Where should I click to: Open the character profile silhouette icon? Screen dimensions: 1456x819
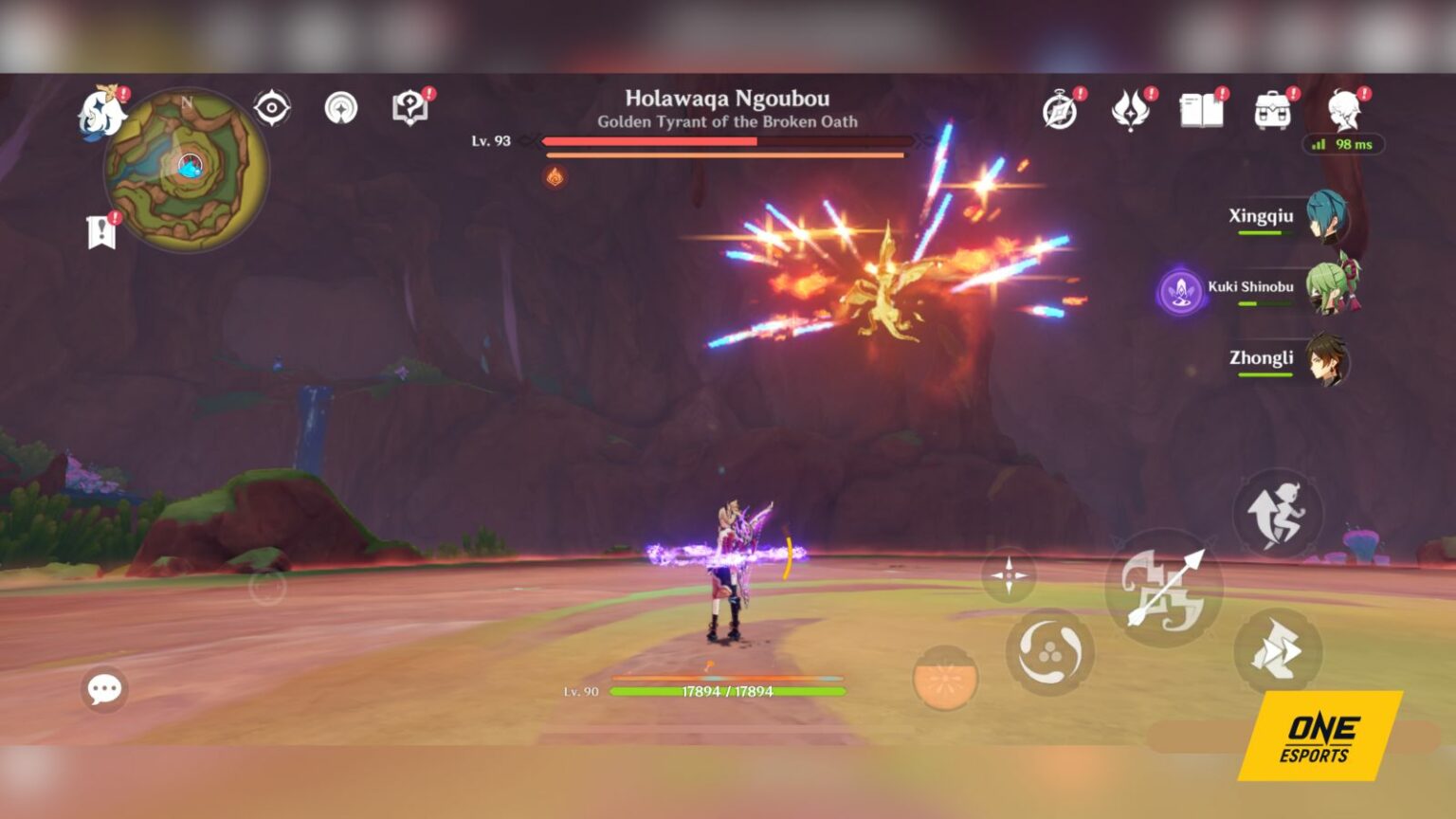click(x=1346, y=109)
